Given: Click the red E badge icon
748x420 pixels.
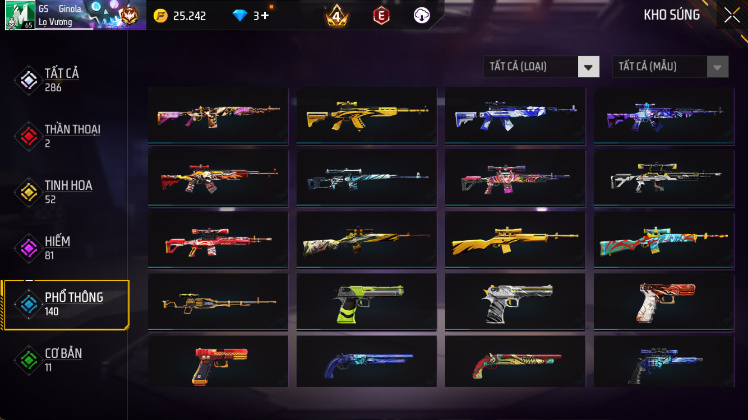Looking at the screenshot, I should tap(380, 15).
